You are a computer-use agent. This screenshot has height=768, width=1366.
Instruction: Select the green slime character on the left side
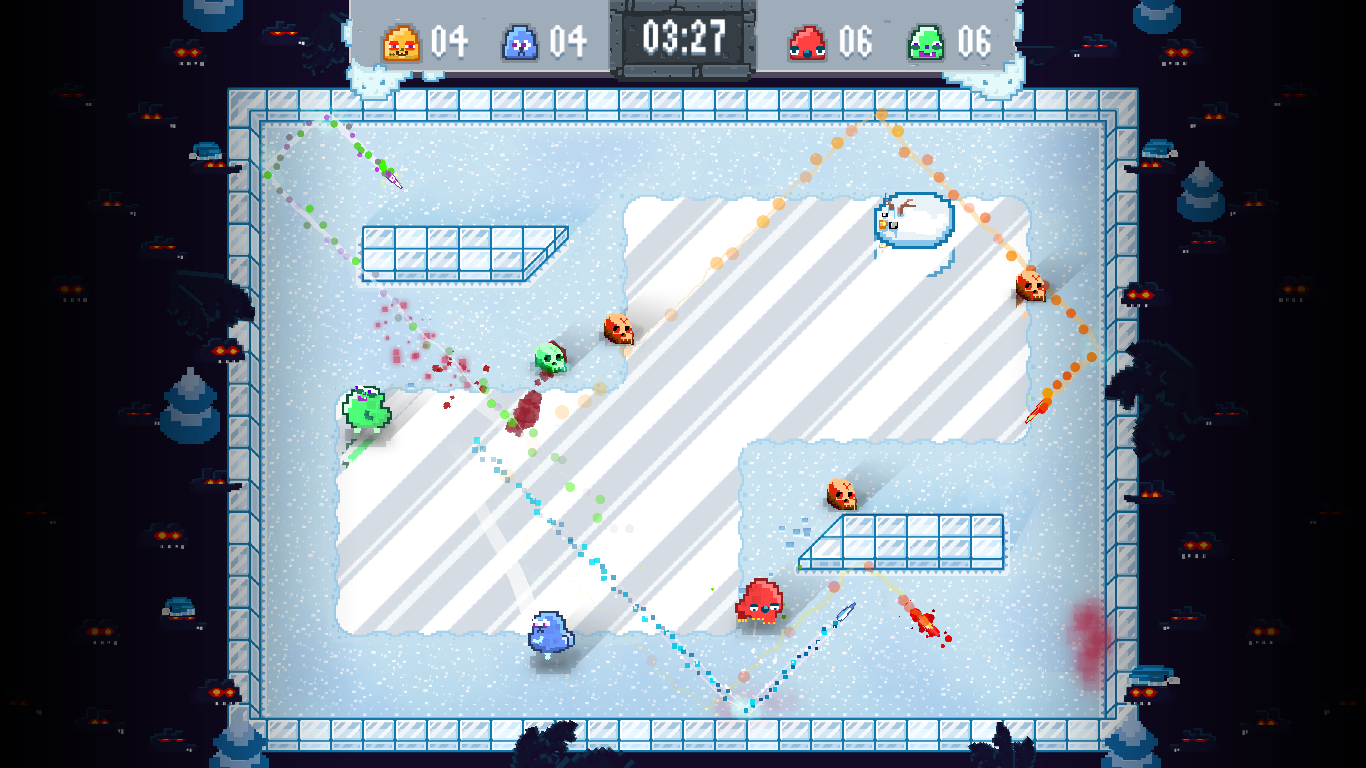click(x=366, y=407)
